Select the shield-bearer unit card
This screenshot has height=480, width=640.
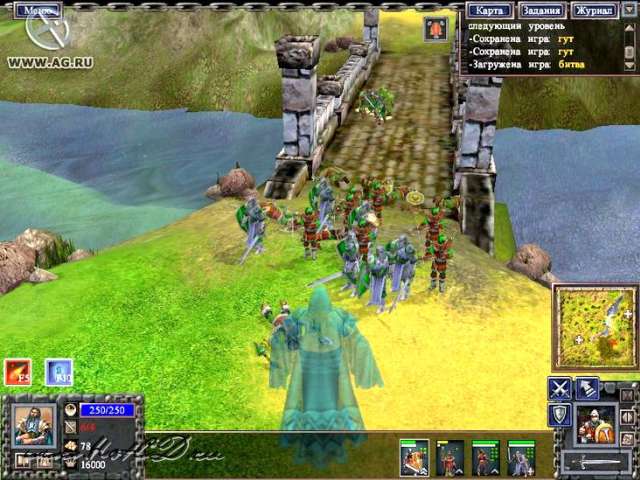pyautogui.click(x=415, y=457)
